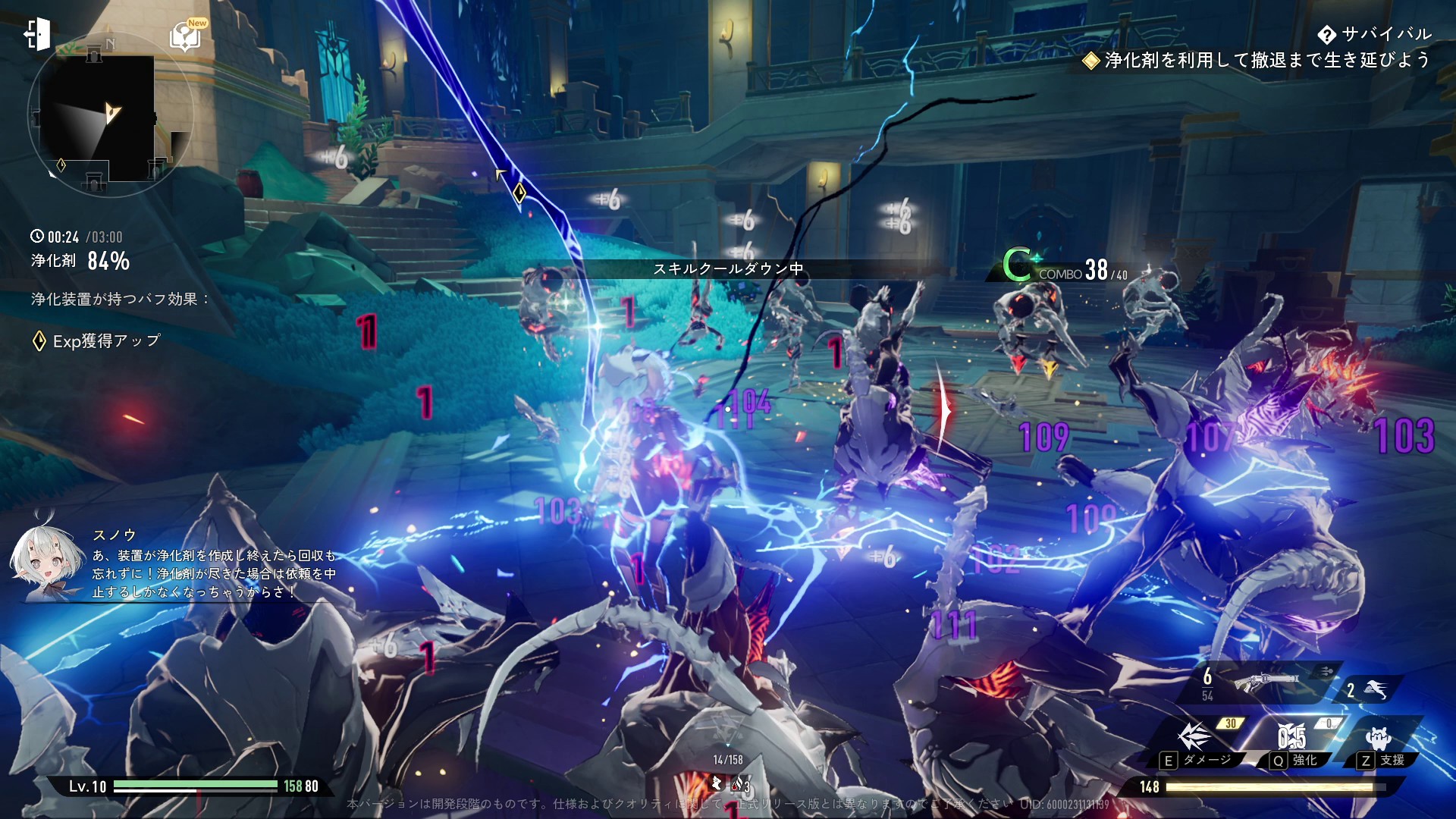1456x819 pixels.
Task: Use the dash skill icon with 2 charges
Action: pos(1374,689)
